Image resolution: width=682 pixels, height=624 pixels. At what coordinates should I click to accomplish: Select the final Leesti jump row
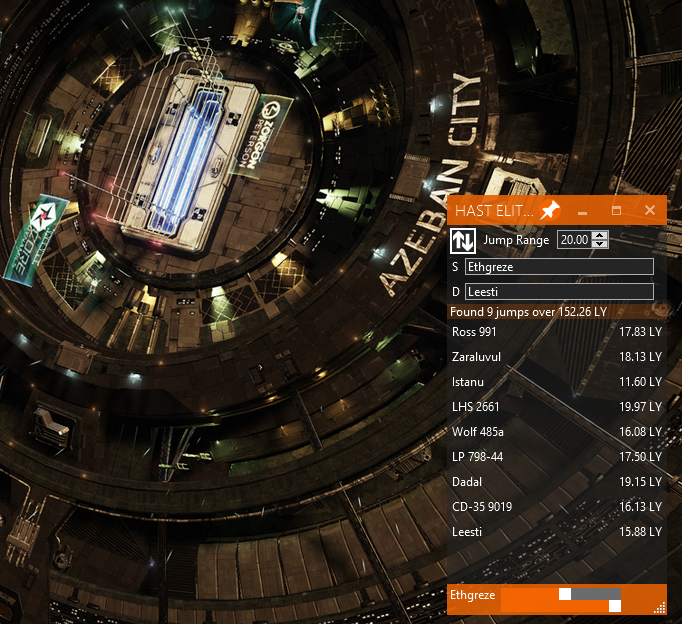[x=556, y=532]
